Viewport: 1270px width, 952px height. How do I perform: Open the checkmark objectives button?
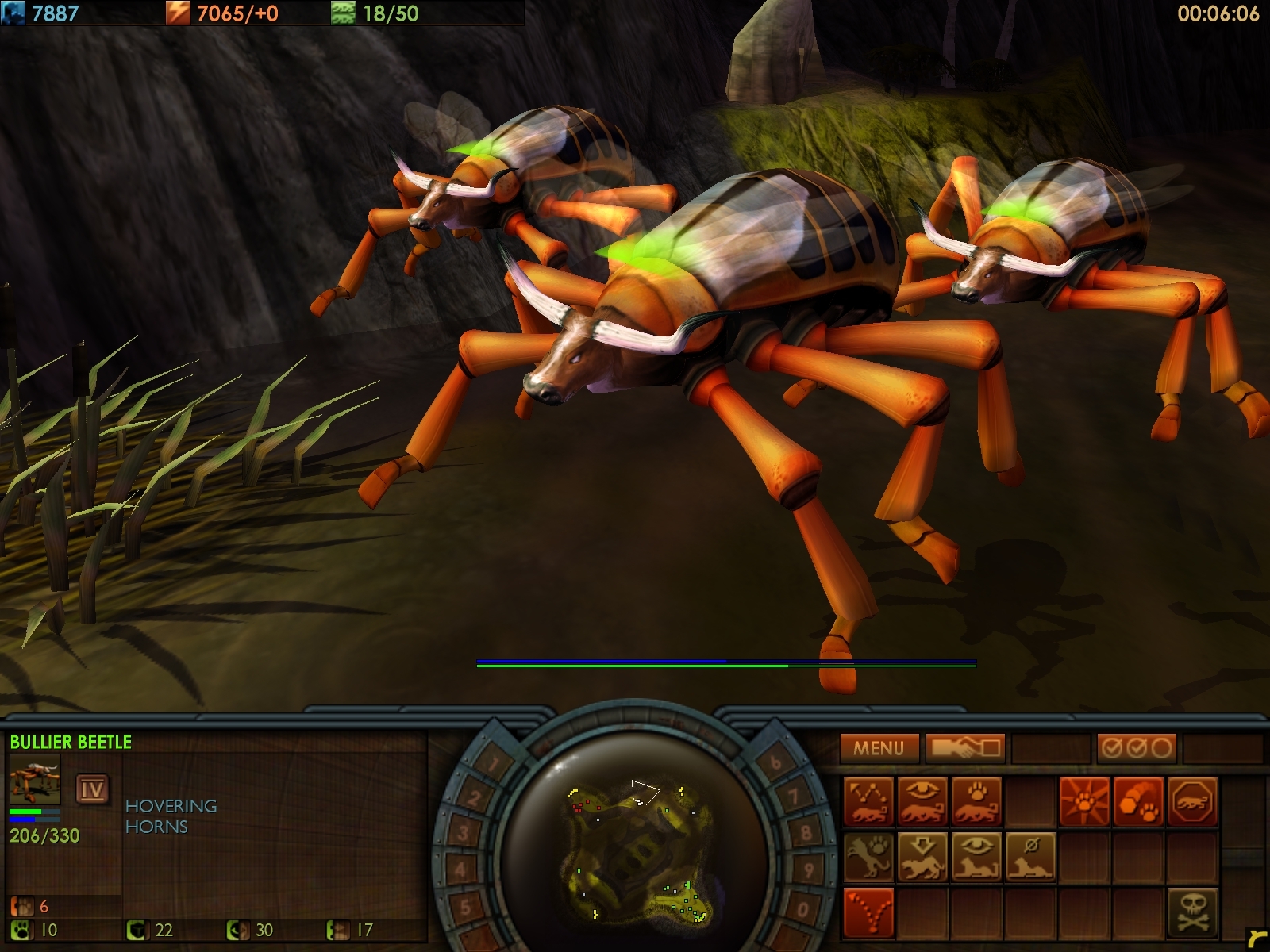click(1137, 747)
